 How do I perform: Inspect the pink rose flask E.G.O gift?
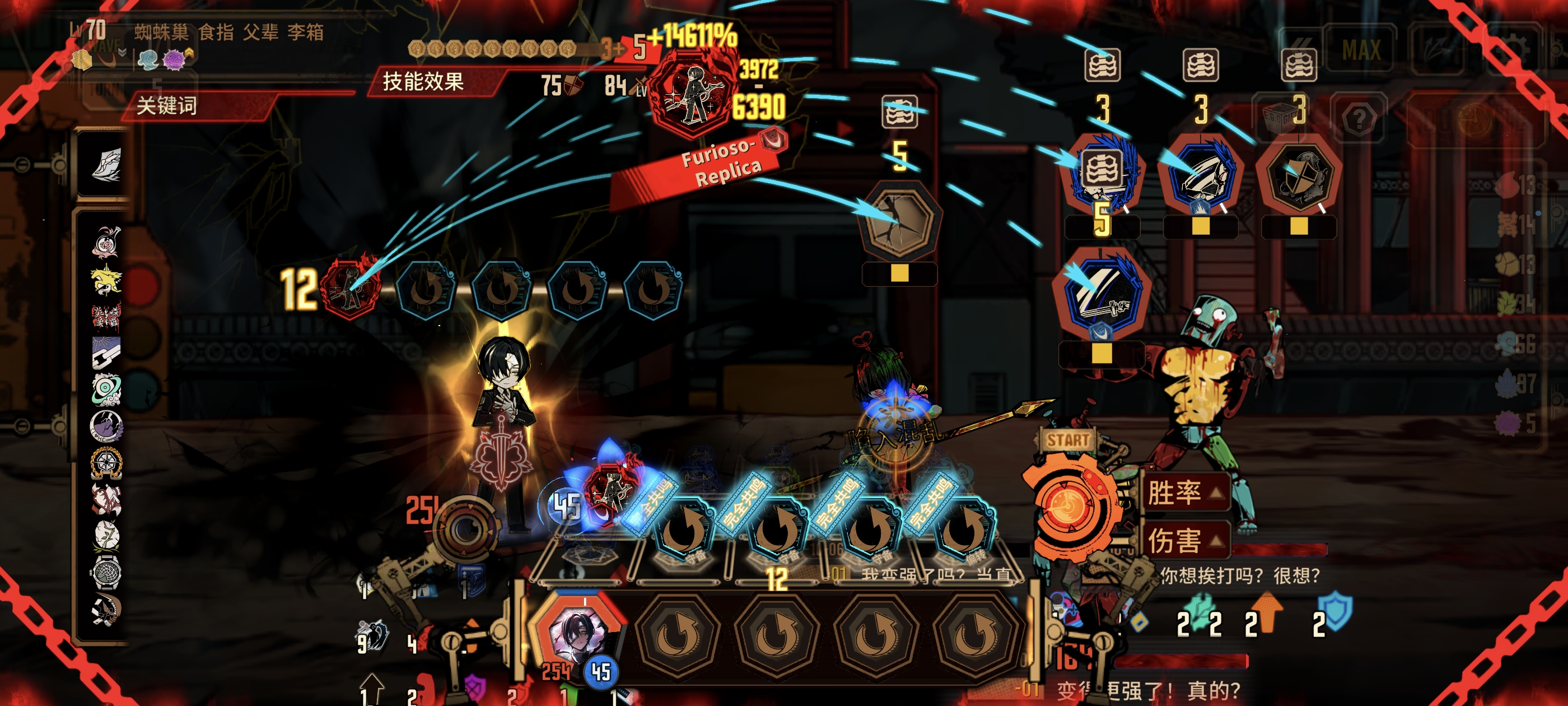(107, 242)
